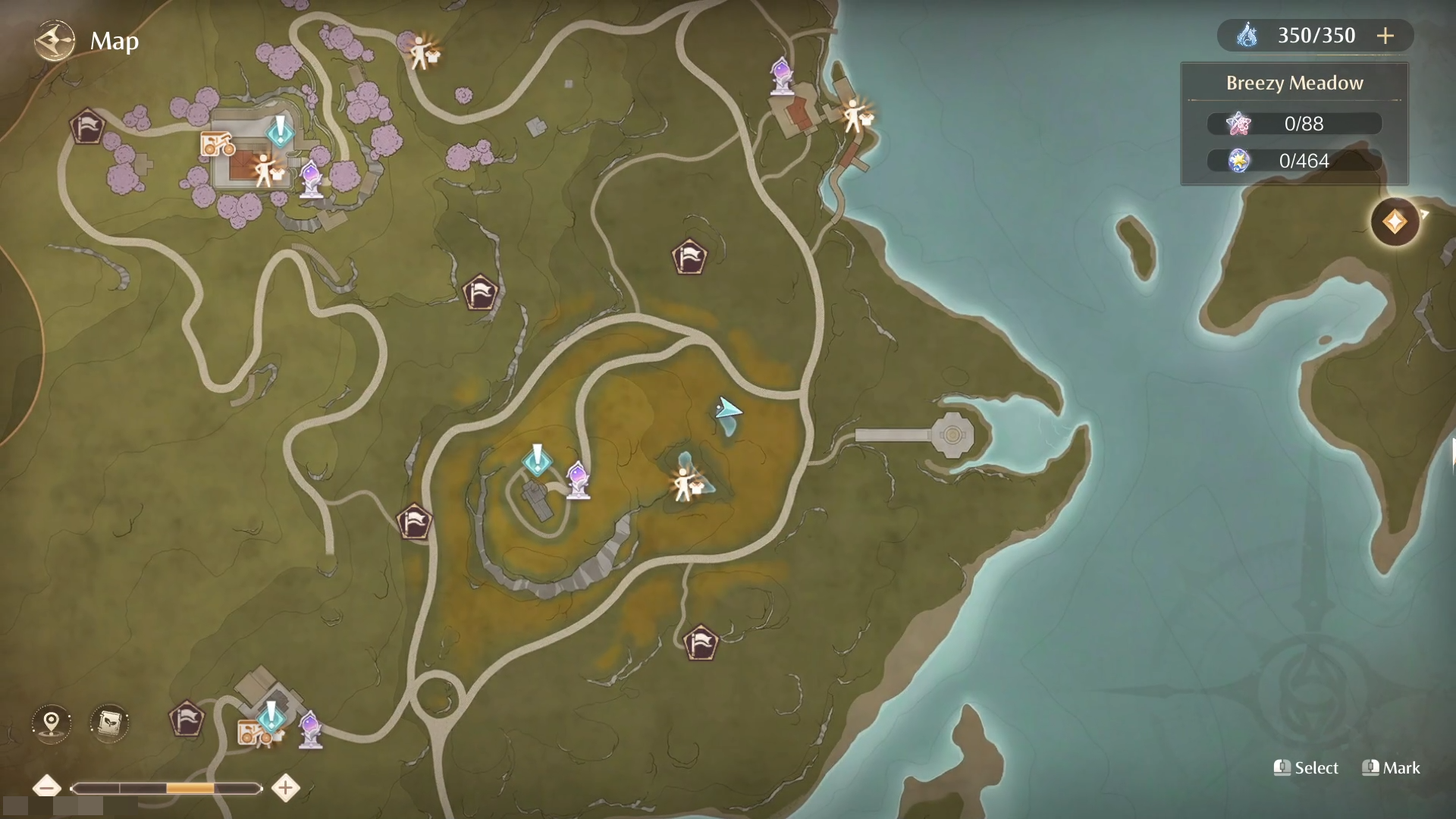The width and height of the screenshot is (1456, 819).
Task: Select the warp spire beside the central stone tower
Action: click(578, 479)
